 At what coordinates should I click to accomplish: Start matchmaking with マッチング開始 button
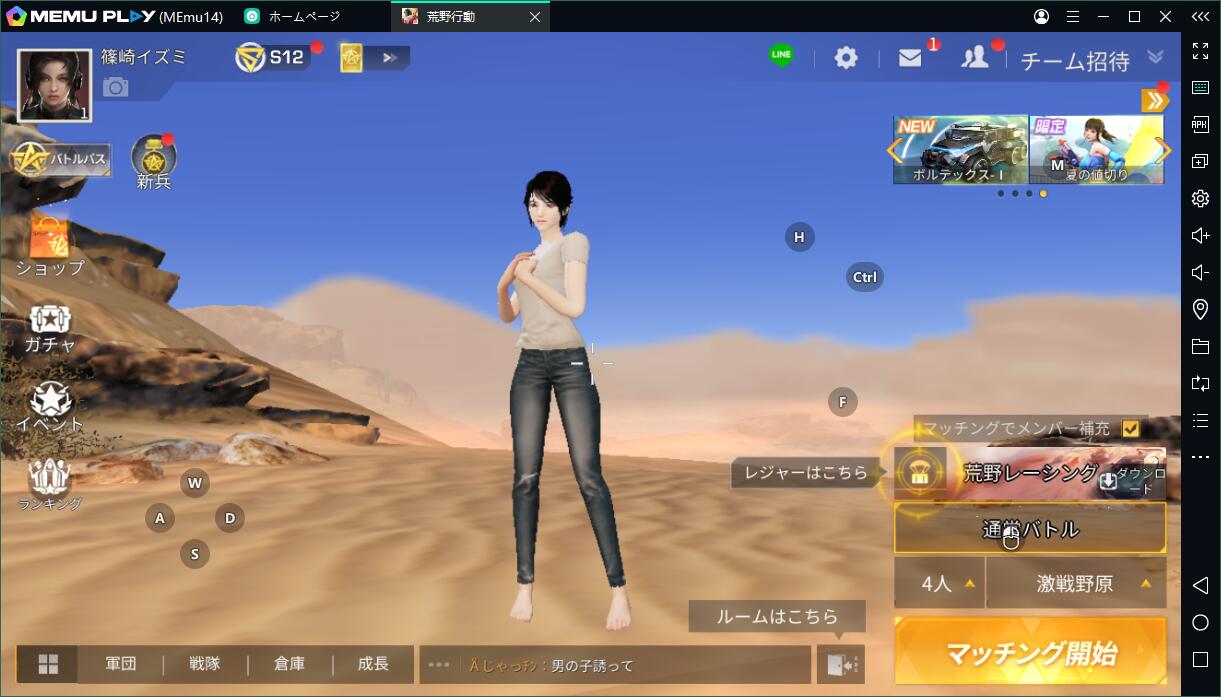[1030, 652]
